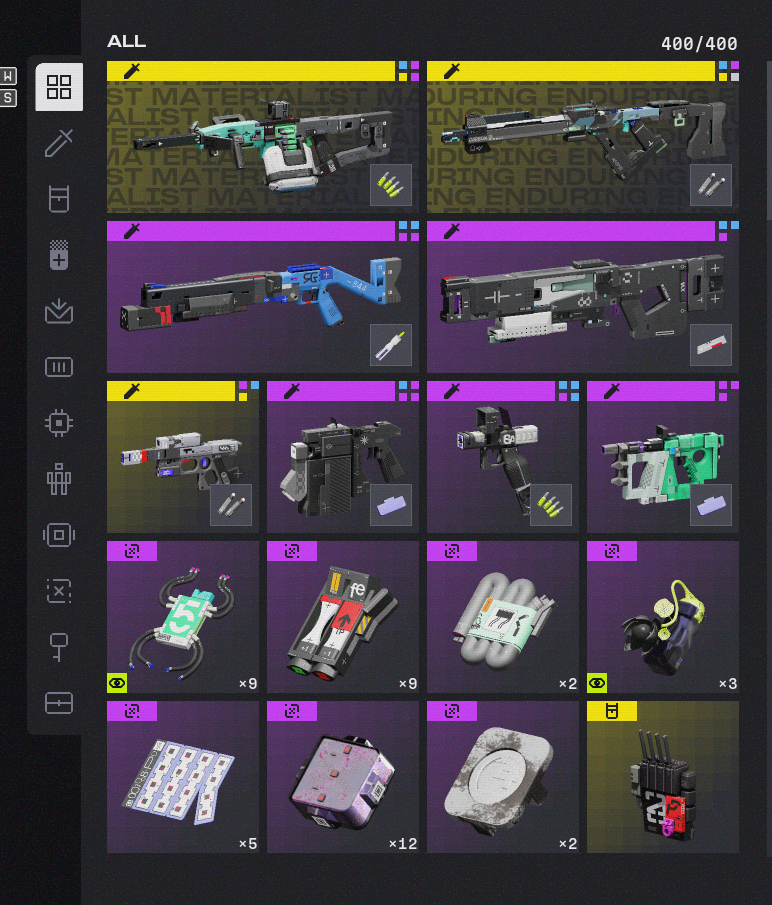Switch to the processor chip category

click(59, 423)
